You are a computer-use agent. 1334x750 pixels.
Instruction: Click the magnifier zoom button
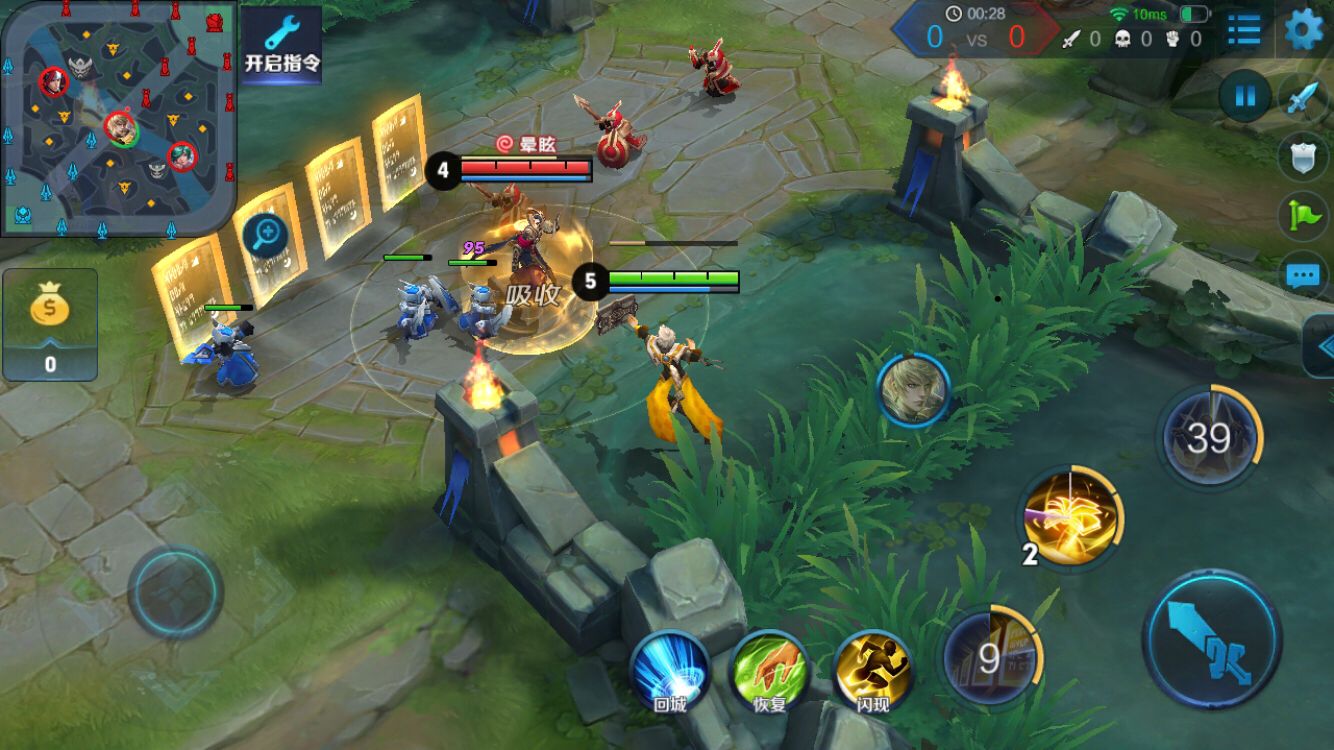[x=265, y=237]
